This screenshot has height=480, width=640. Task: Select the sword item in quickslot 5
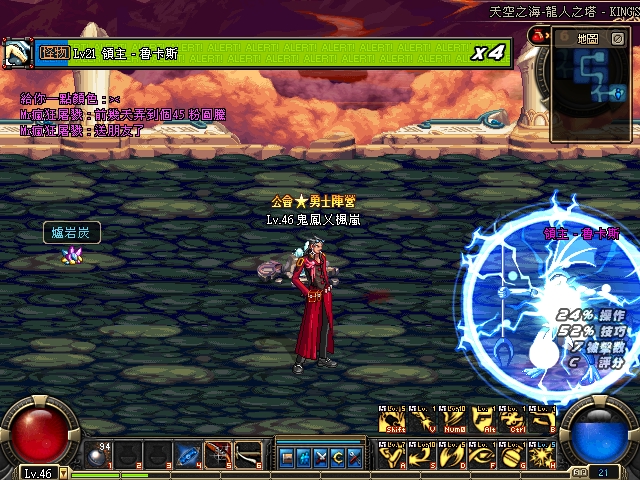(x=217, y=455)
